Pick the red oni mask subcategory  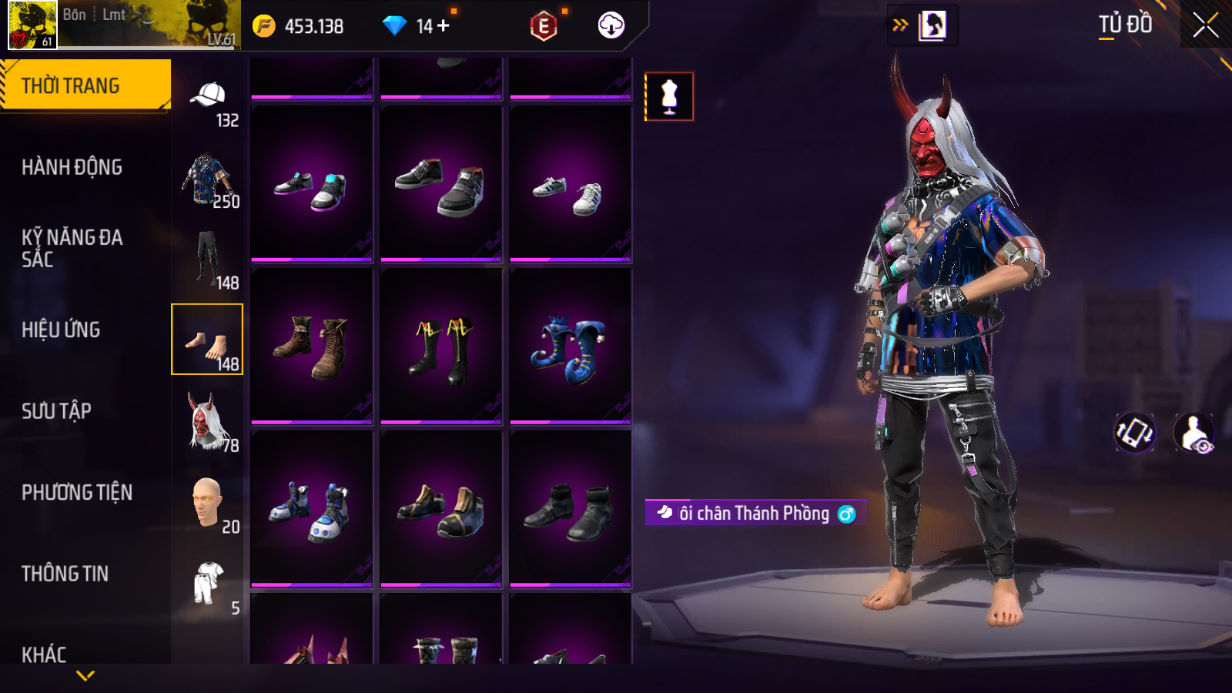coord(207,420)
